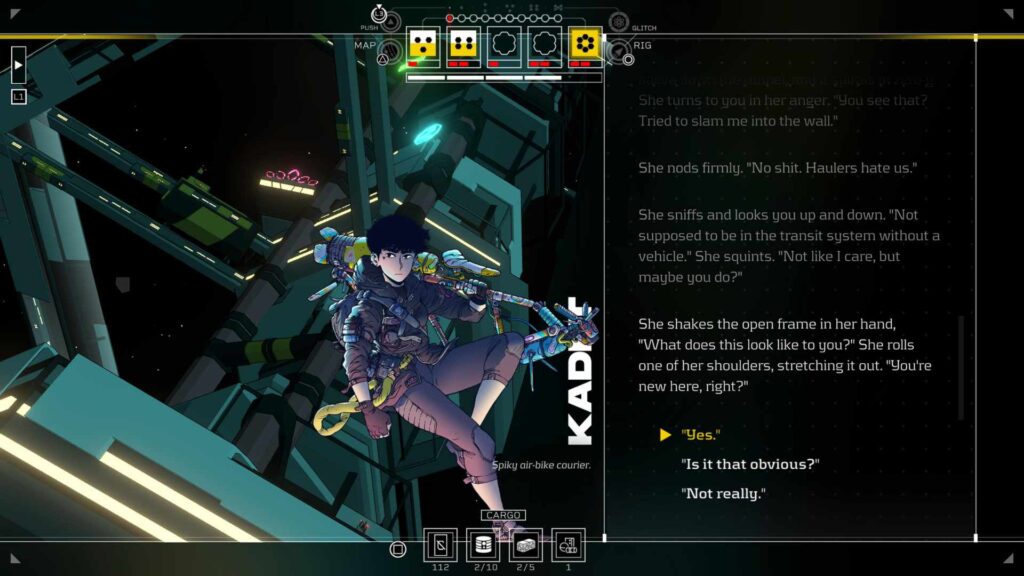Select the yellow die showing three pips
This screenshot has height=576, width=1024.
click(x=424, y=44)
